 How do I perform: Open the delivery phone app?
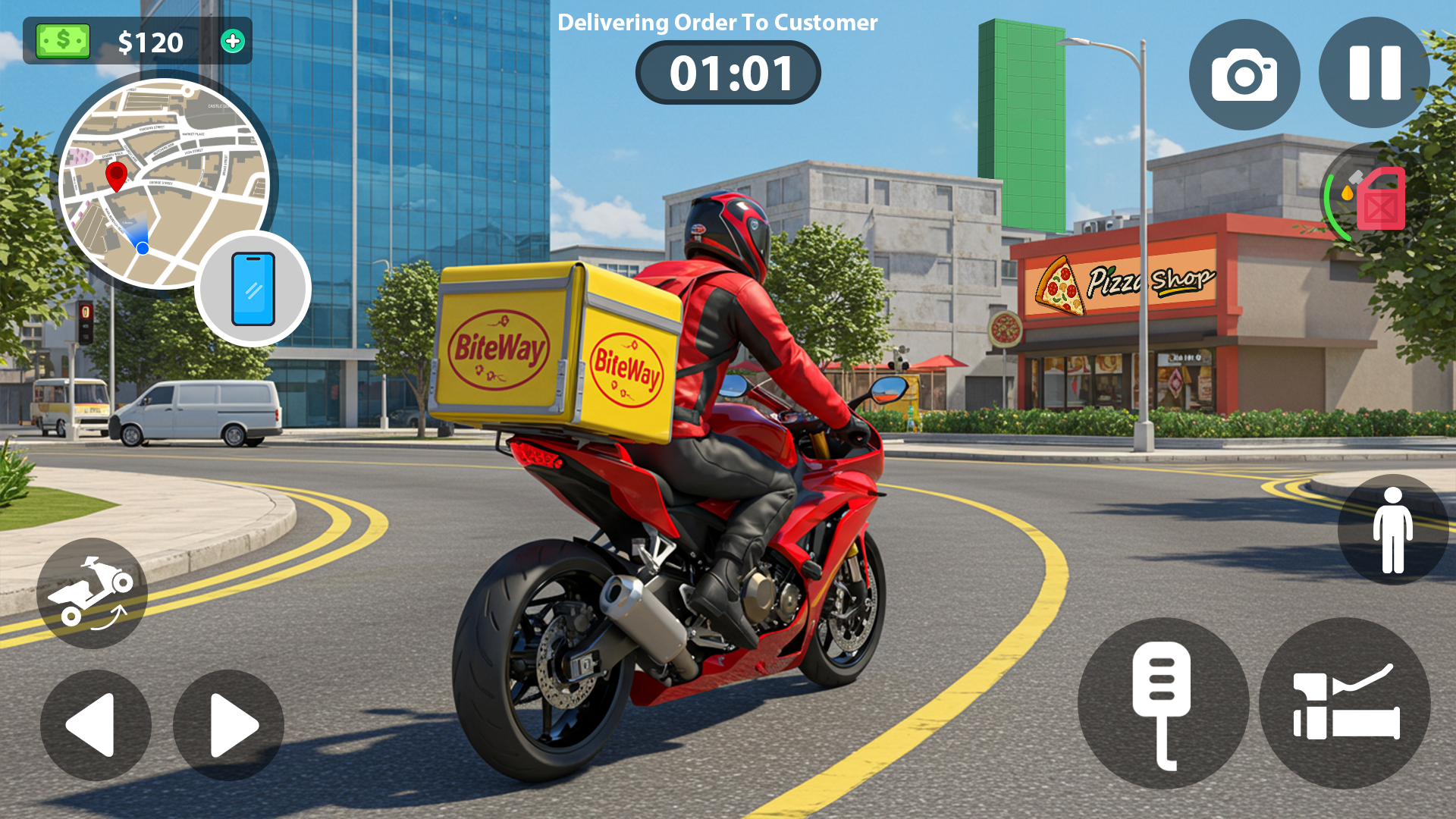[253, 289]
